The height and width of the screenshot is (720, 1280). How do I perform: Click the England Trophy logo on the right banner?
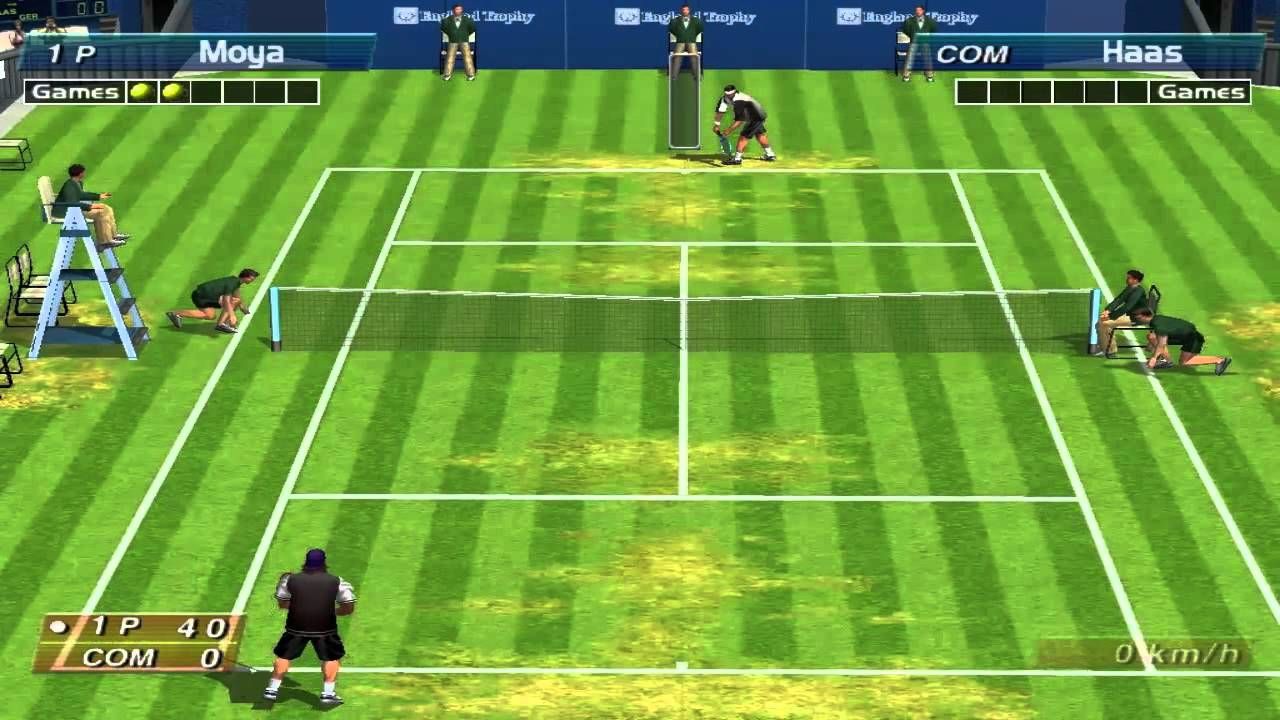click(x=848, y=17)
